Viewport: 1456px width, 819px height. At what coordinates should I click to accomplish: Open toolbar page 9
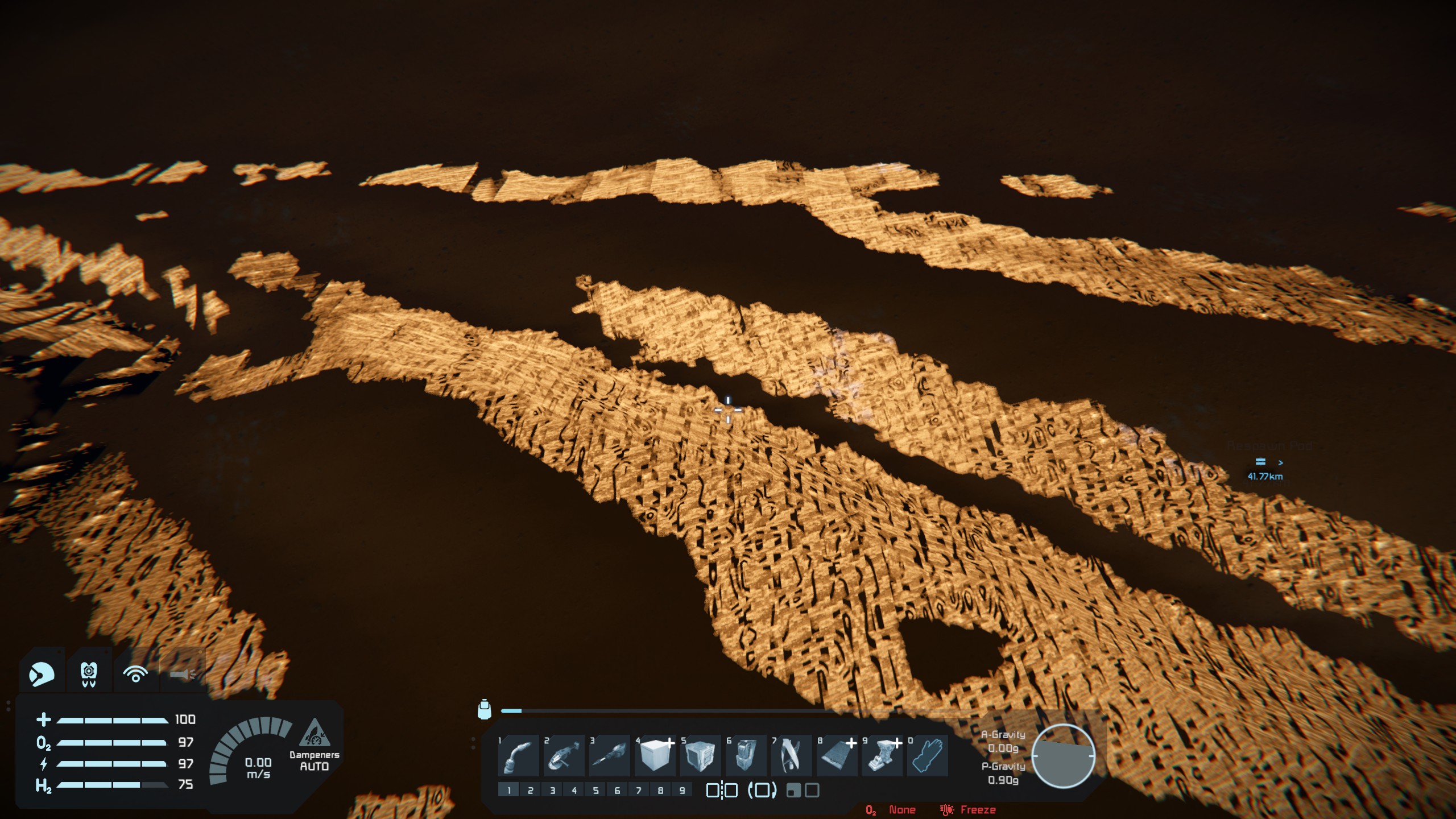[x=682, y=790]
